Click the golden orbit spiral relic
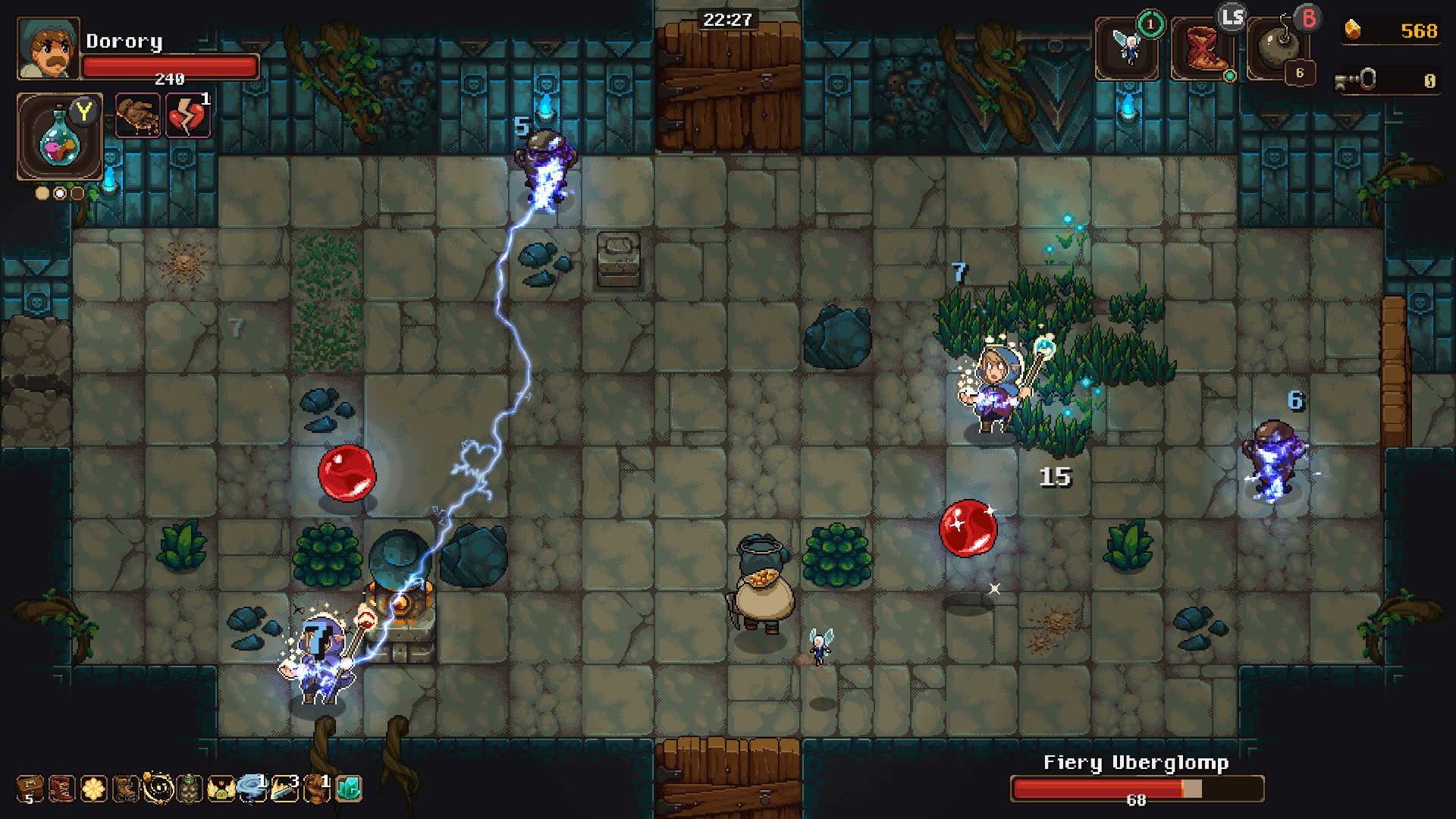The width and height of the screenshot is (1456, 819). coord(158,789)
